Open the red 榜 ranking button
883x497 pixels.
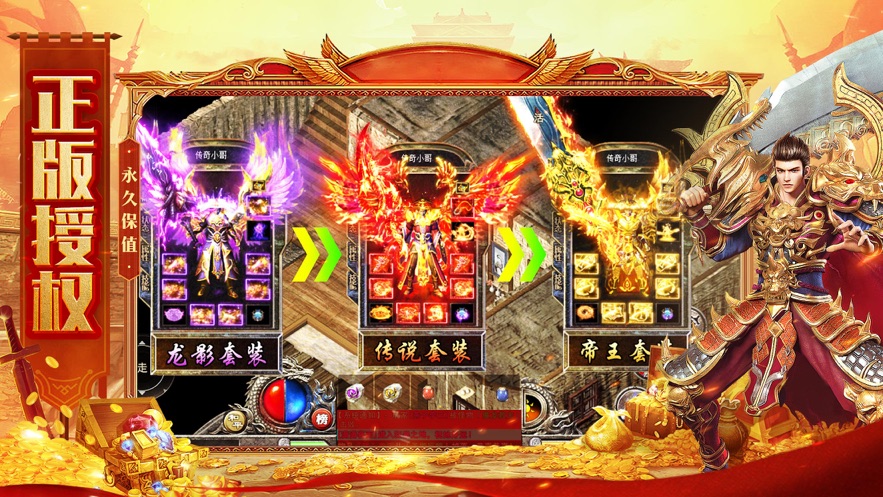pyautogui.click(x=321, y=419)
